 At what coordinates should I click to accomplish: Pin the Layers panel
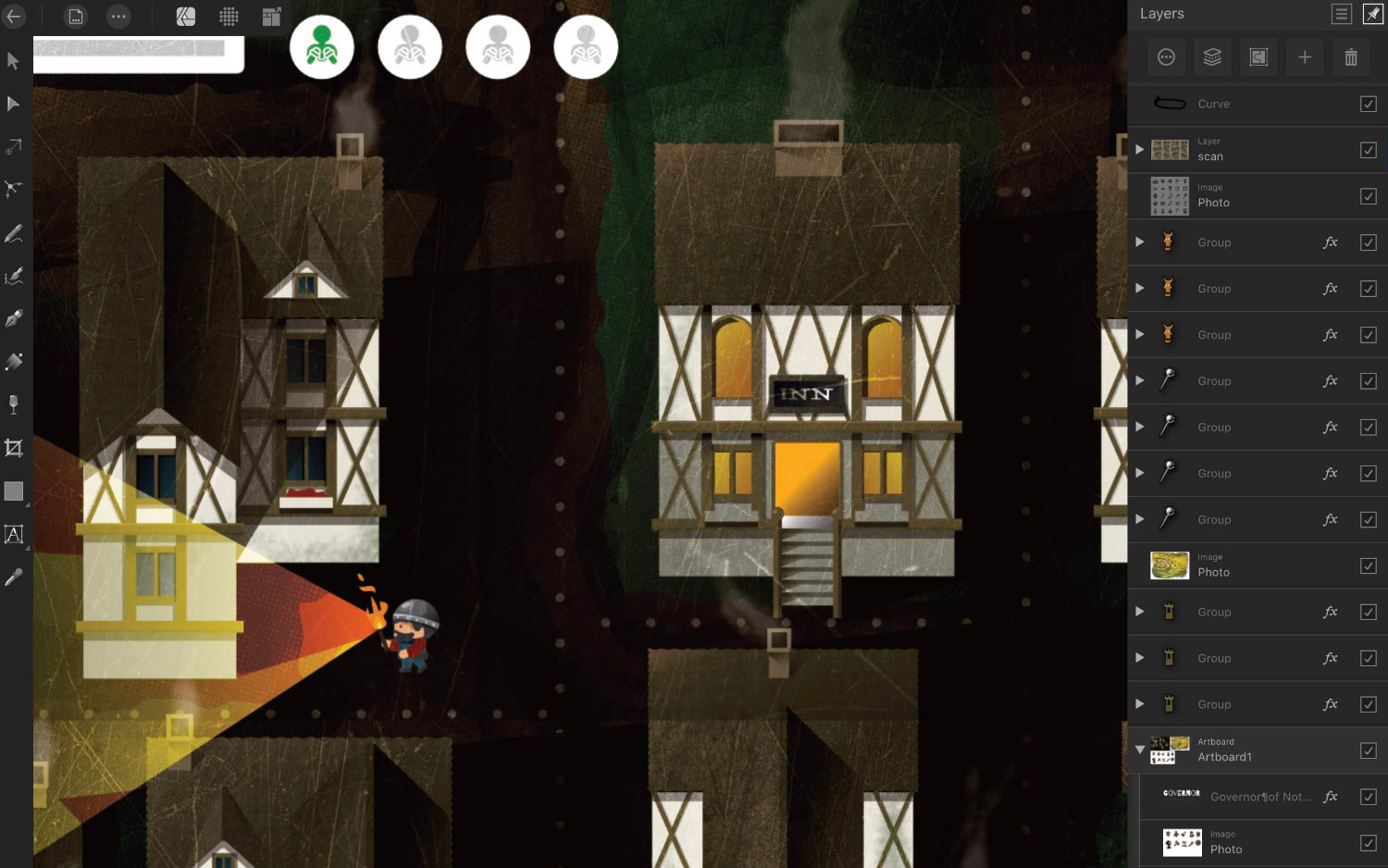(x=1373, y=14)
